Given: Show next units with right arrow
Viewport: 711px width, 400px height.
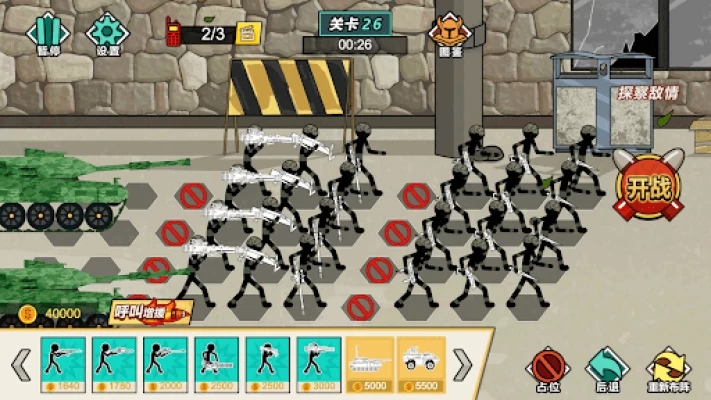Looking at the screenshot, I should click(463, 365).
